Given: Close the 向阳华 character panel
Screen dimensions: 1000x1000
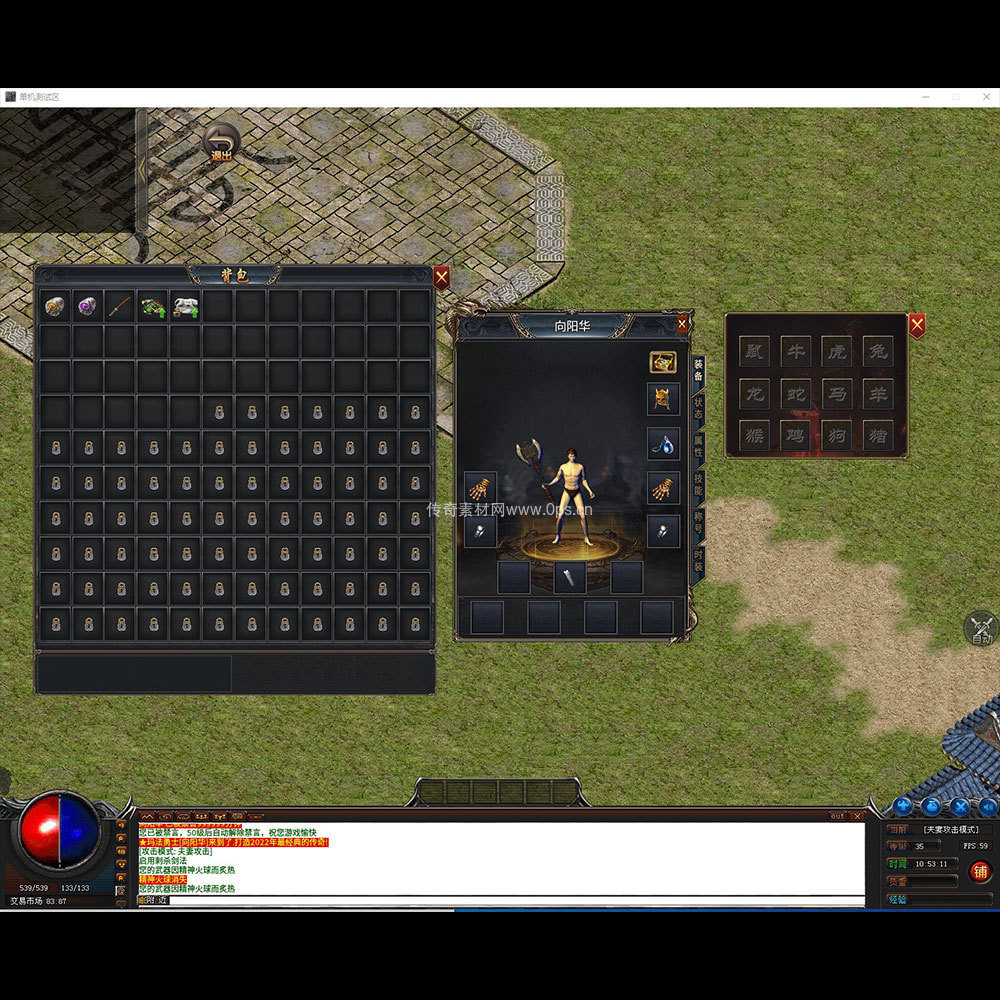Looking at the screenshot, I should [x=682, y=324].
